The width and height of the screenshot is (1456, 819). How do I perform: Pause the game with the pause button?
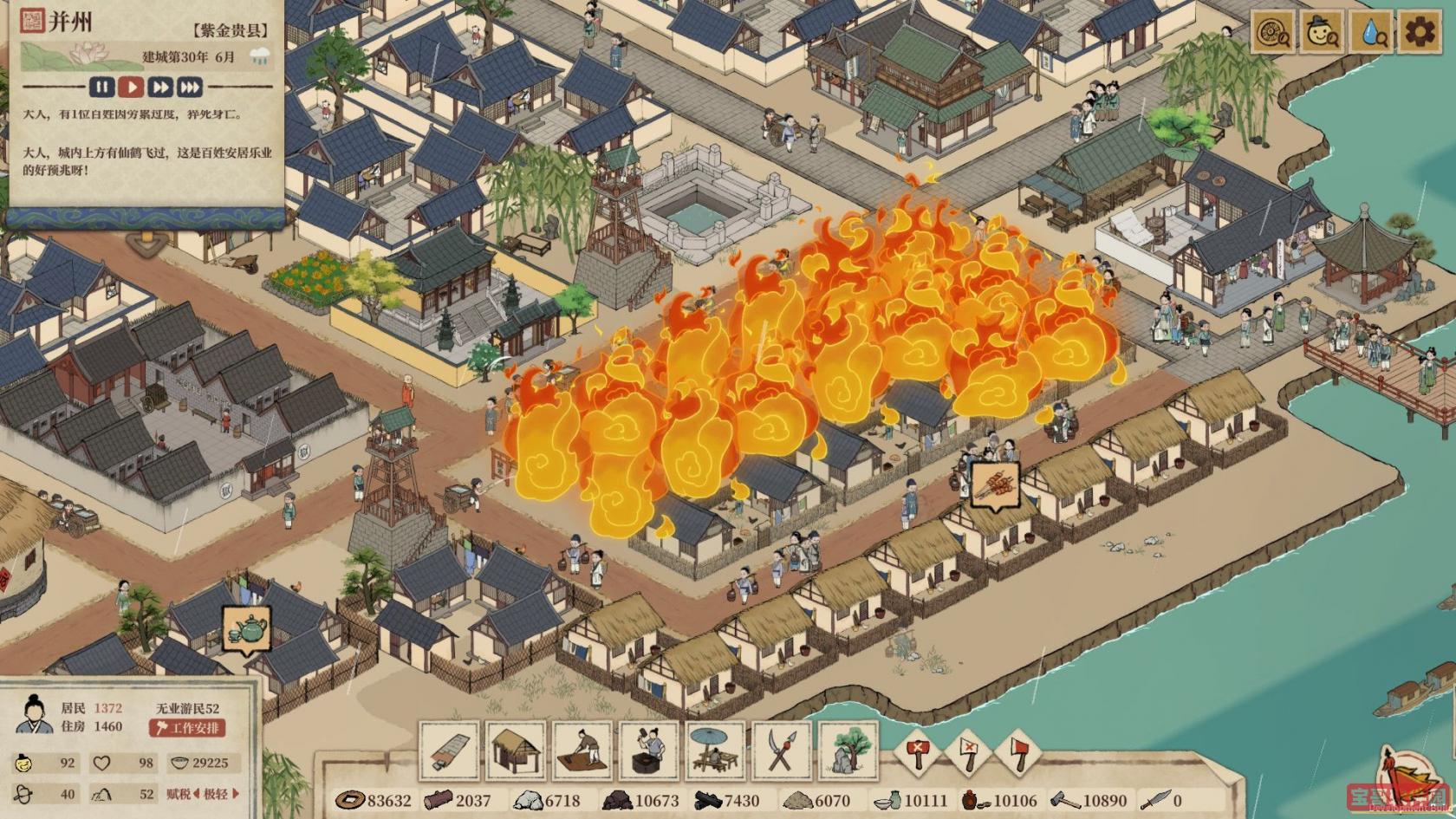tap(102, 87)
